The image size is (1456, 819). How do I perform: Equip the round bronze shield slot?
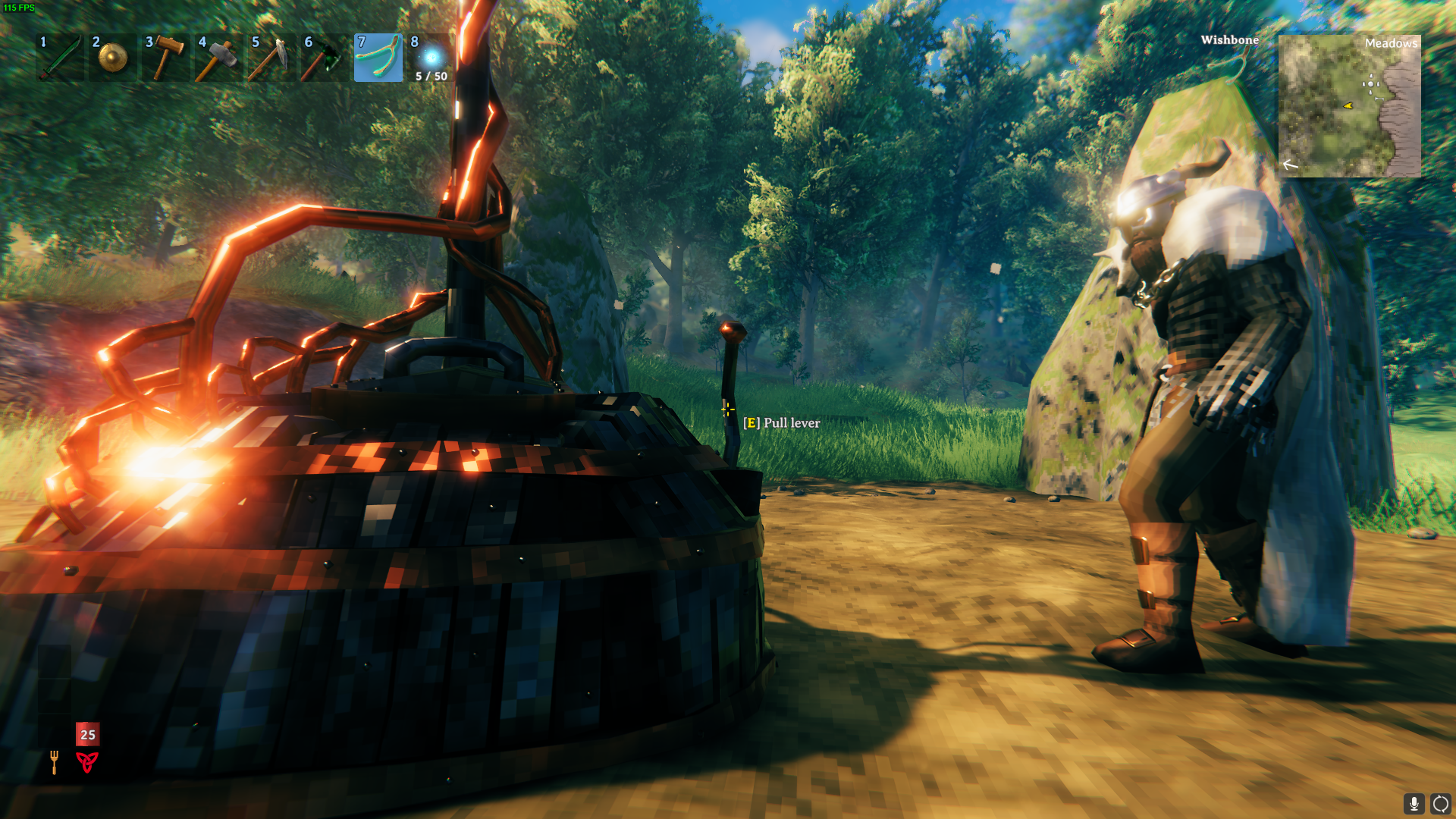pos(112,58)
